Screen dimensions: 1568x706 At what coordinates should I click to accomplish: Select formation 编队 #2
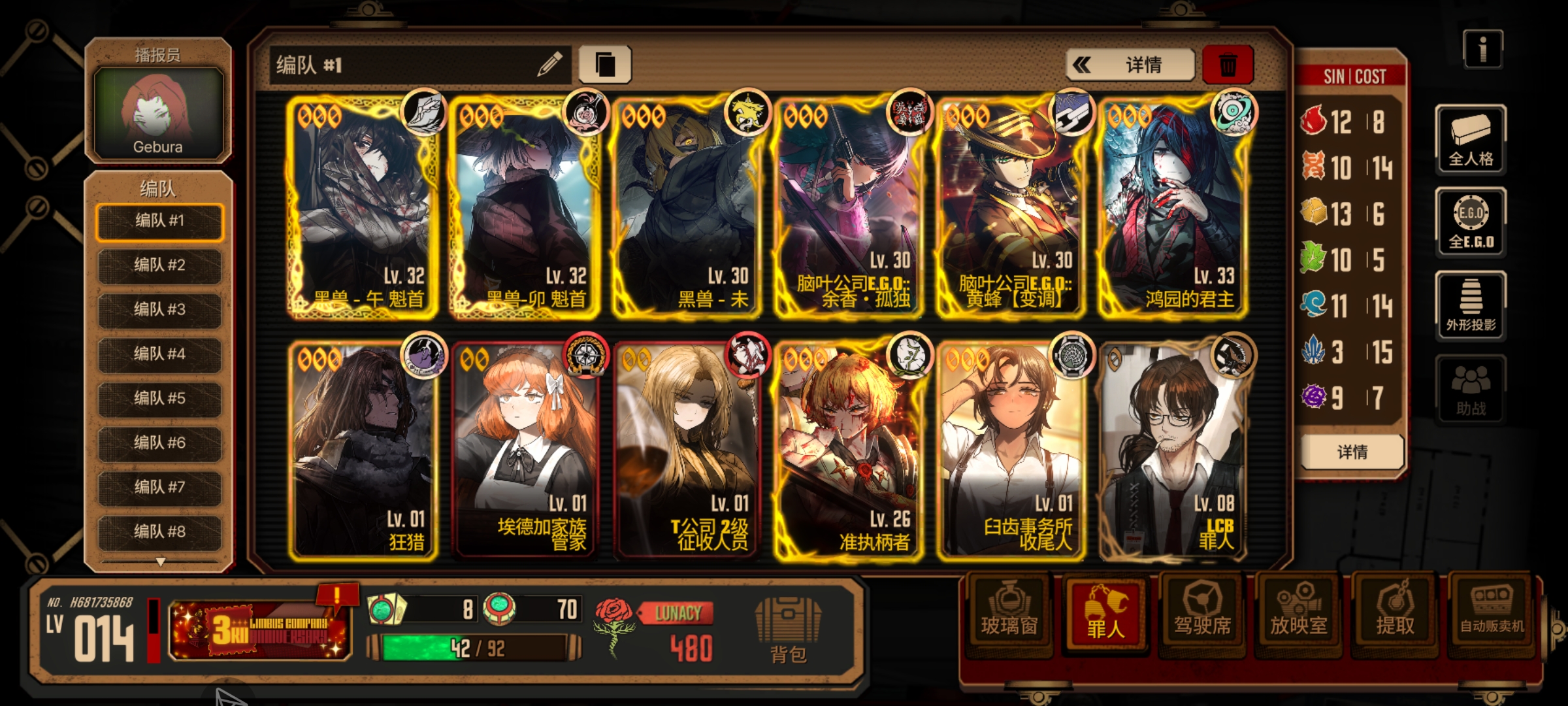(x=159, y=265)
